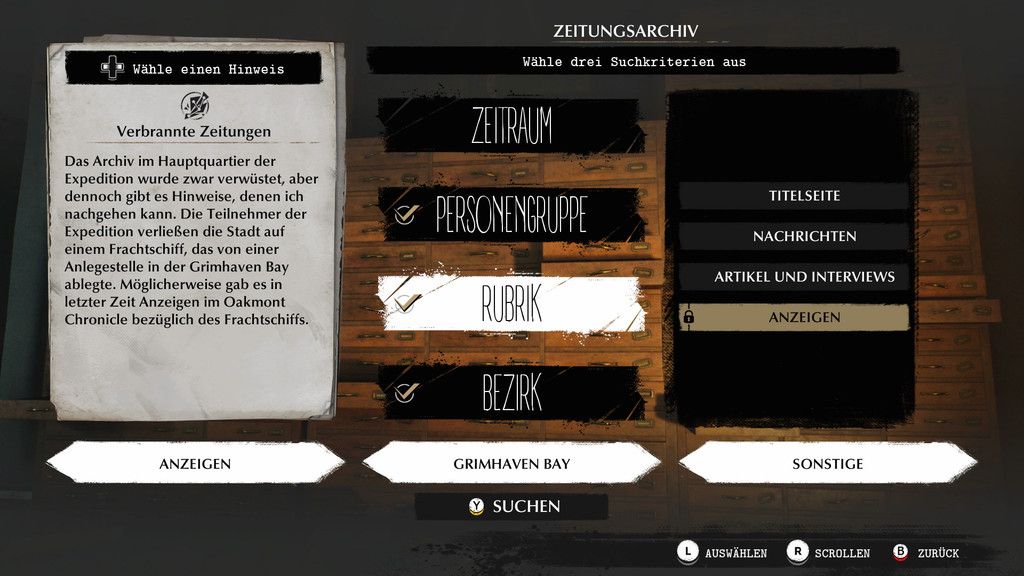1024x576 pixels.
Task: Start the archive search with Suchen
Action: point(514,506)
